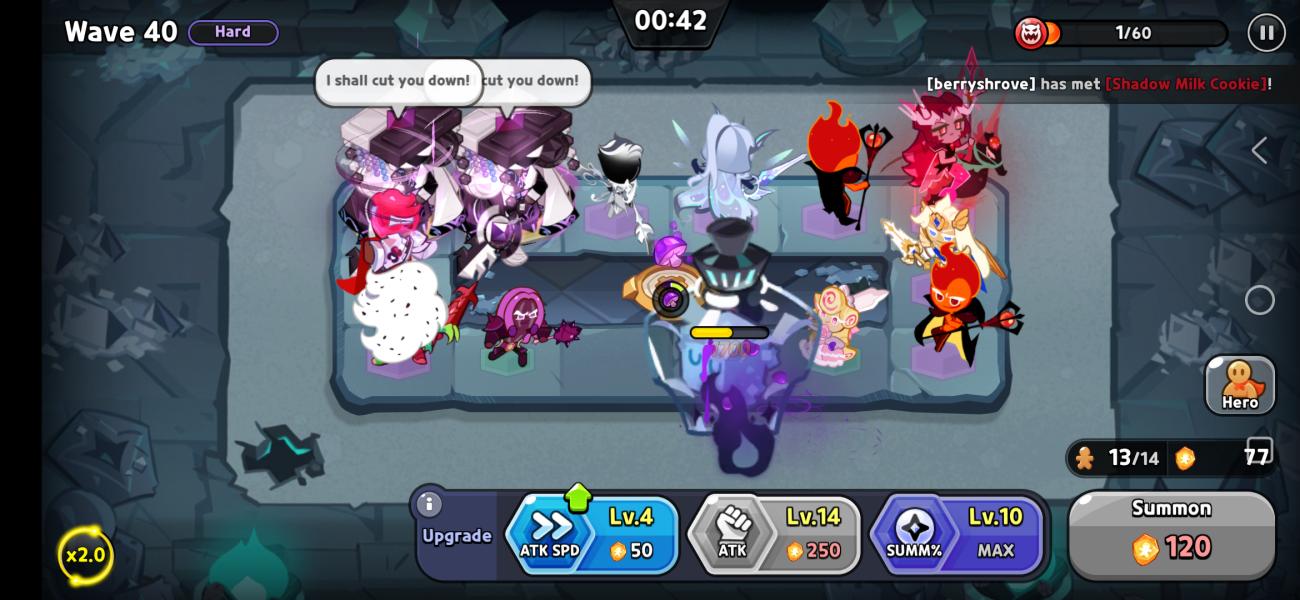Expand the side panel arrow

pos(1259,151)
